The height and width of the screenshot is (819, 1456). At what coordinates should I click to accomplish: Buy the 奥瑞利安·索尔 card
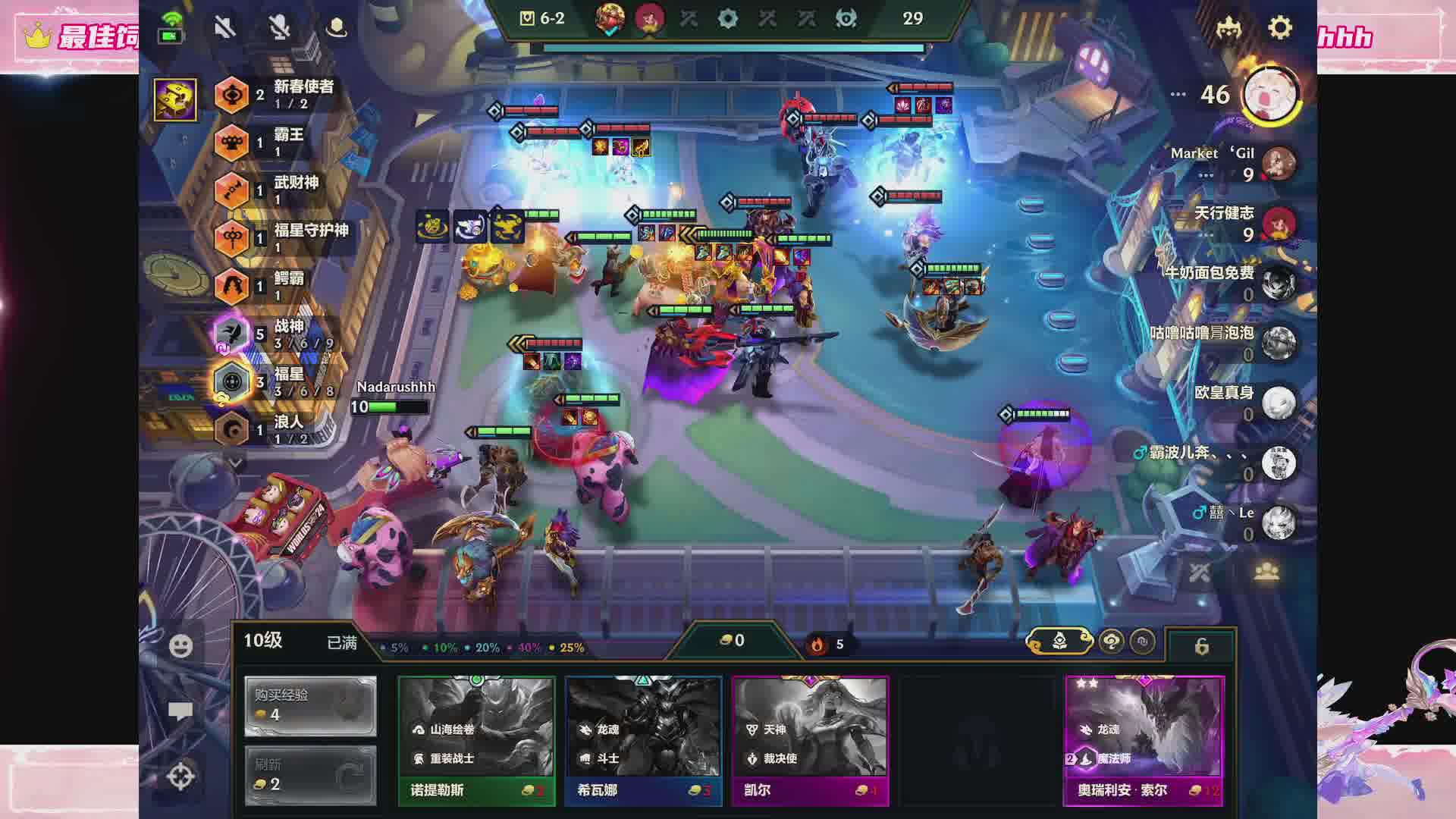(1144, 739)
